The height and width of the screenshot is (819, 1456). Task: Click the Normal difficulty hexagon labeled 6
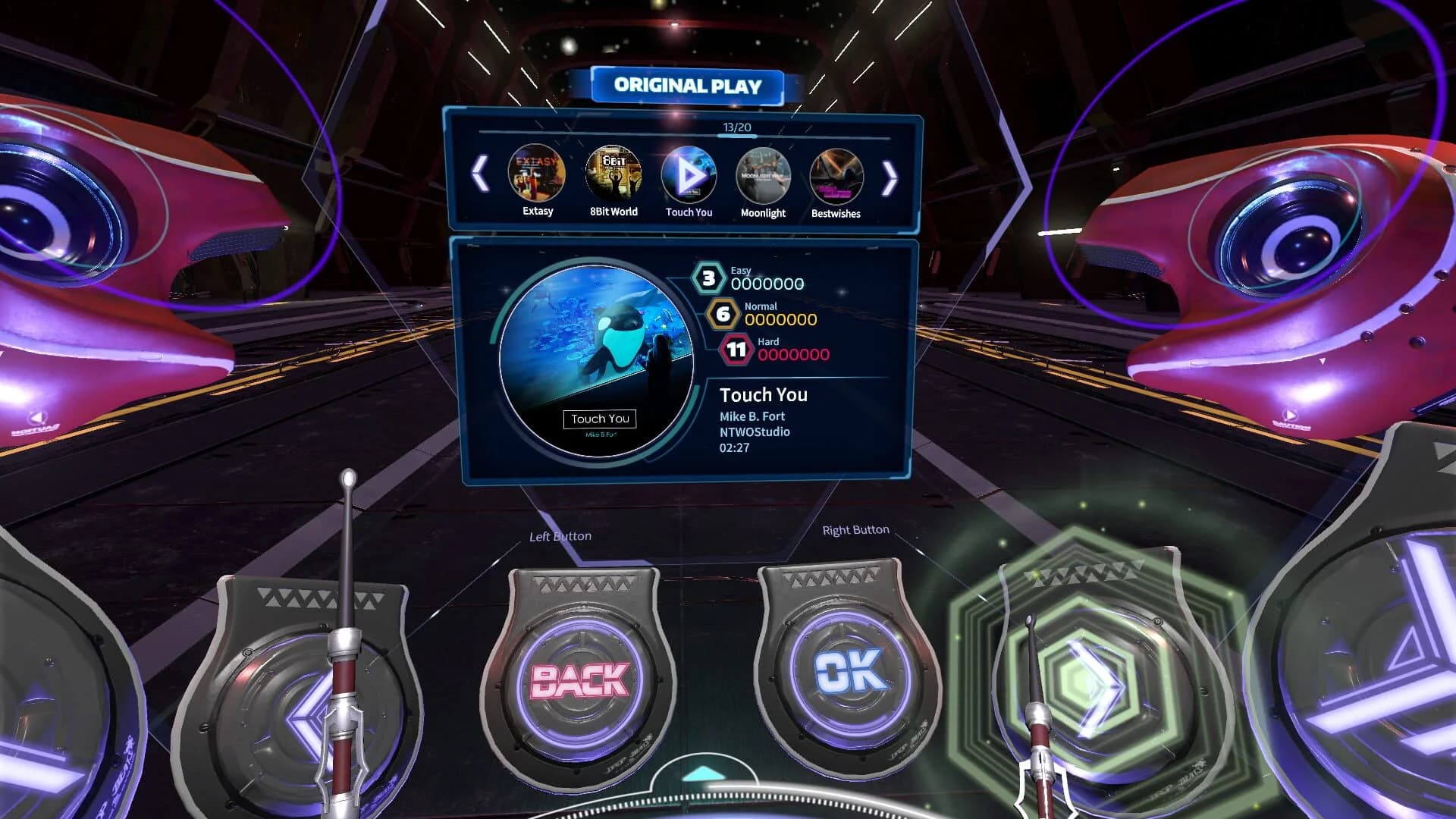click(x=723, y=315)
